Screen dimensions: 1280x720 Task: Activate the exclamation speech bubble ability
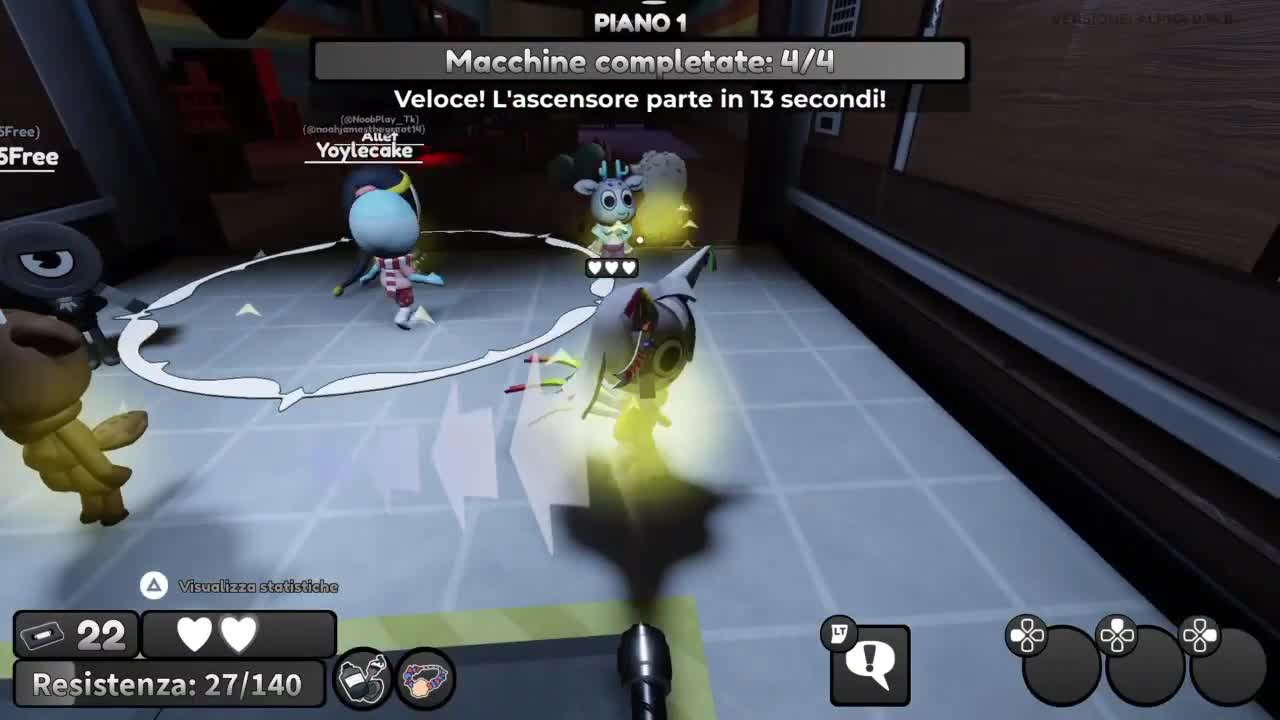coord(870,665)
